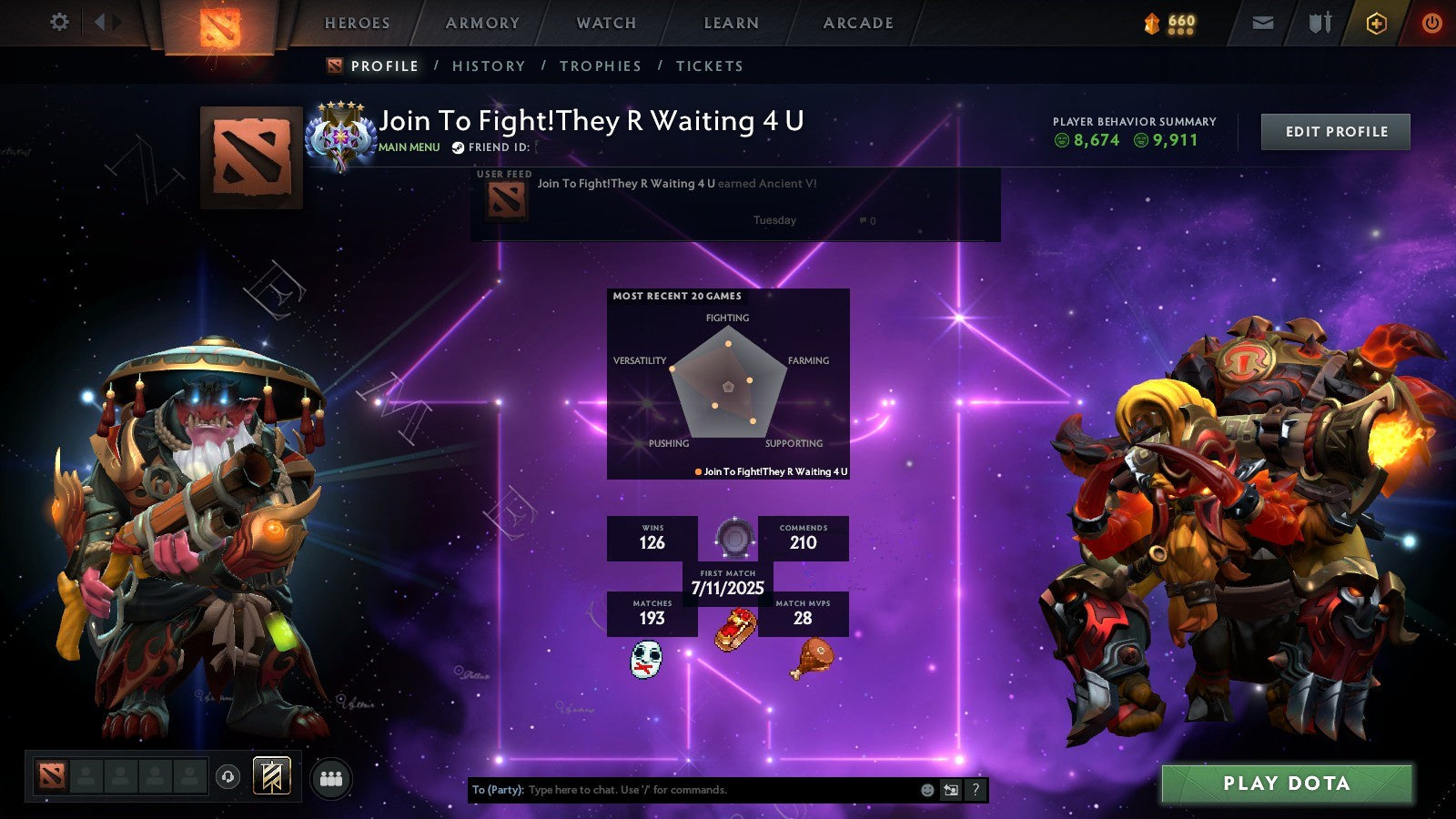Click the EDIT PROFILE button

click(x=1334, y=131)
